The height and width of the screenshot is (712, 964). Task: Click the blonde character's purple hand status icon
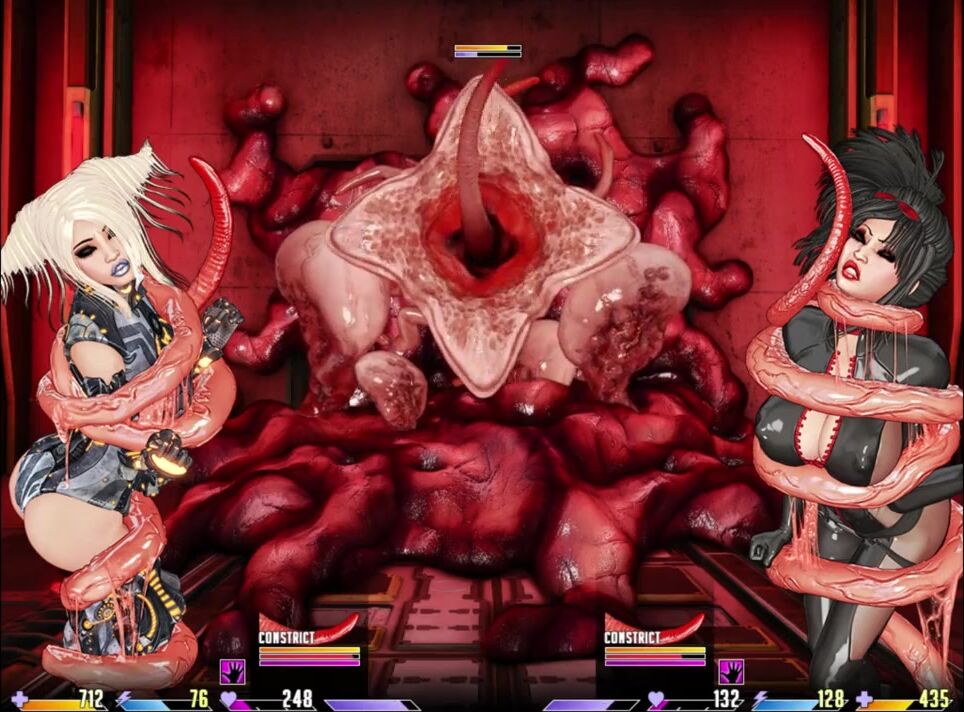tap(232, 670)
